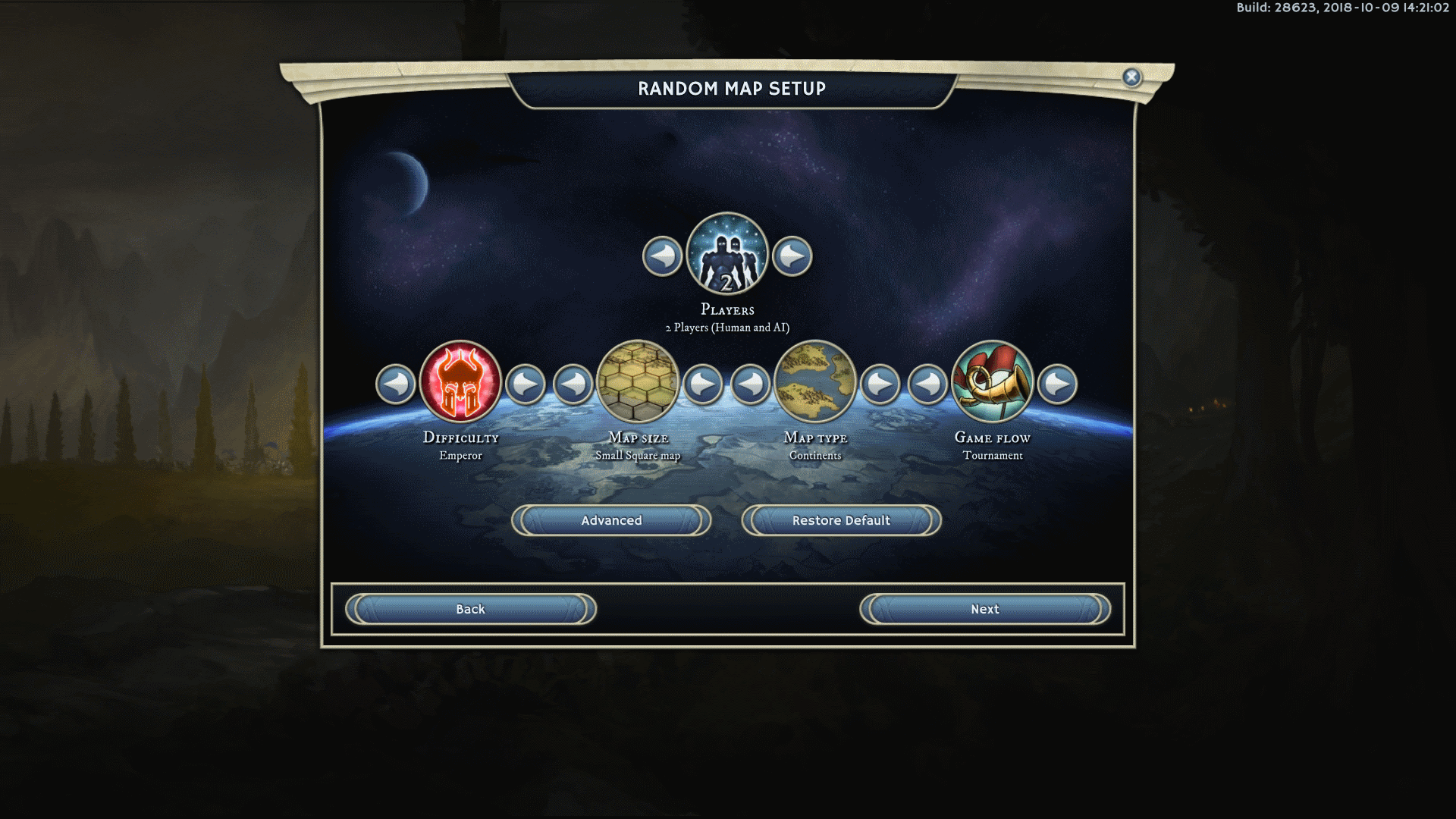Close the Random Map Setup window

pos(1131,77)
